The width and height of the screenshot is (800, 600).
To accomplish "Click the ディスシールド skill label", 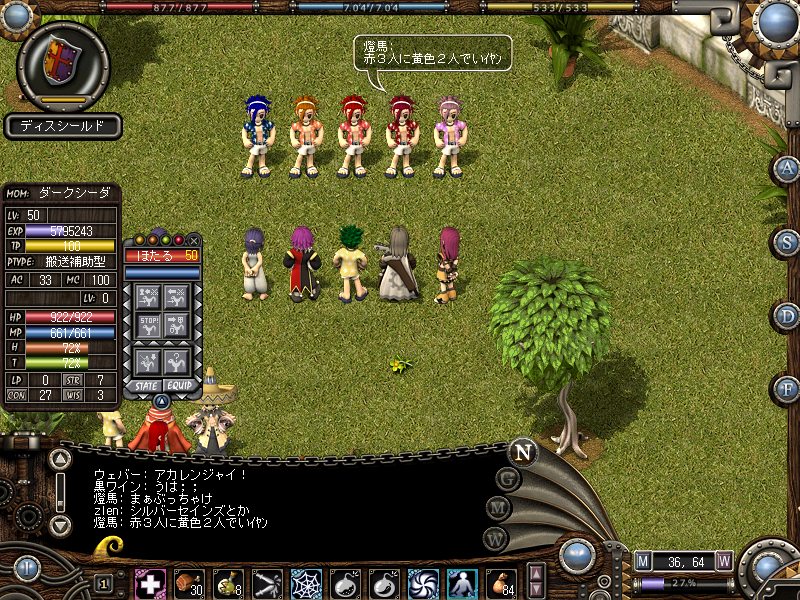I will pyautogui.click(x=63, y=127).
